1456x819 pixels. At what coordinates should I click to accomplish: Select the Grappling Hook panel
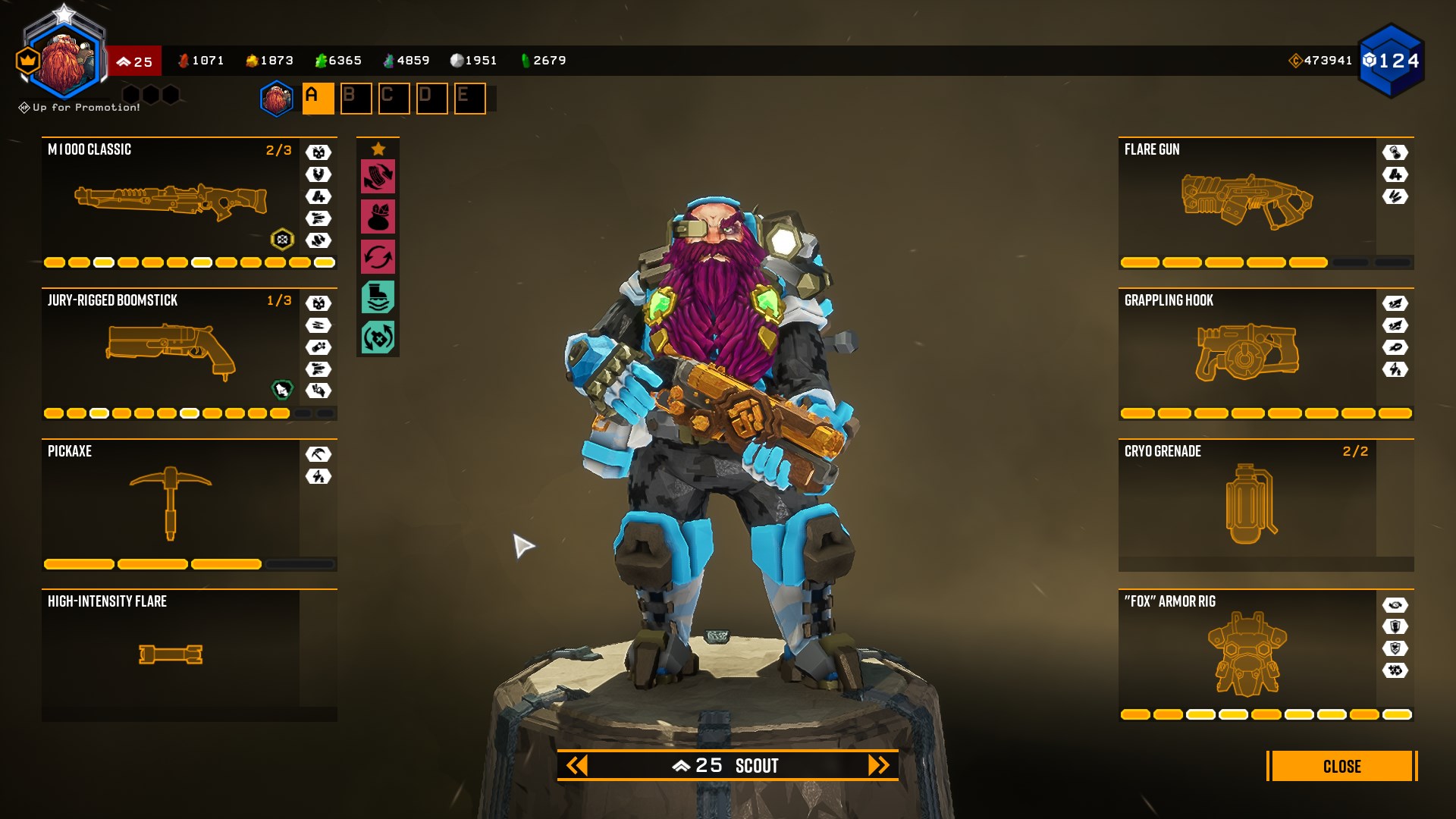[1247, 352]
